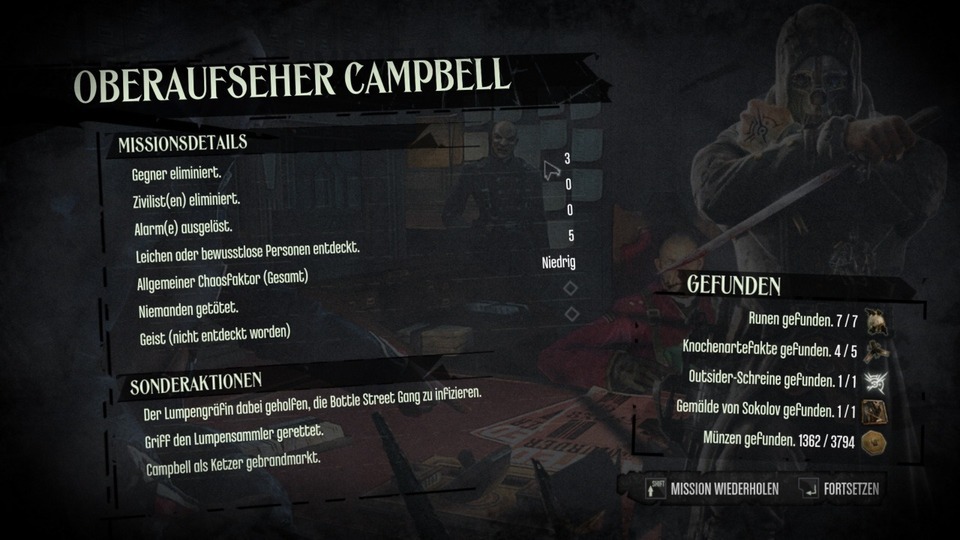The width and height of the screenshot is (960, 540).
Task: Continue with the Fortsetzen button
Action: click(x=842, y=490)
